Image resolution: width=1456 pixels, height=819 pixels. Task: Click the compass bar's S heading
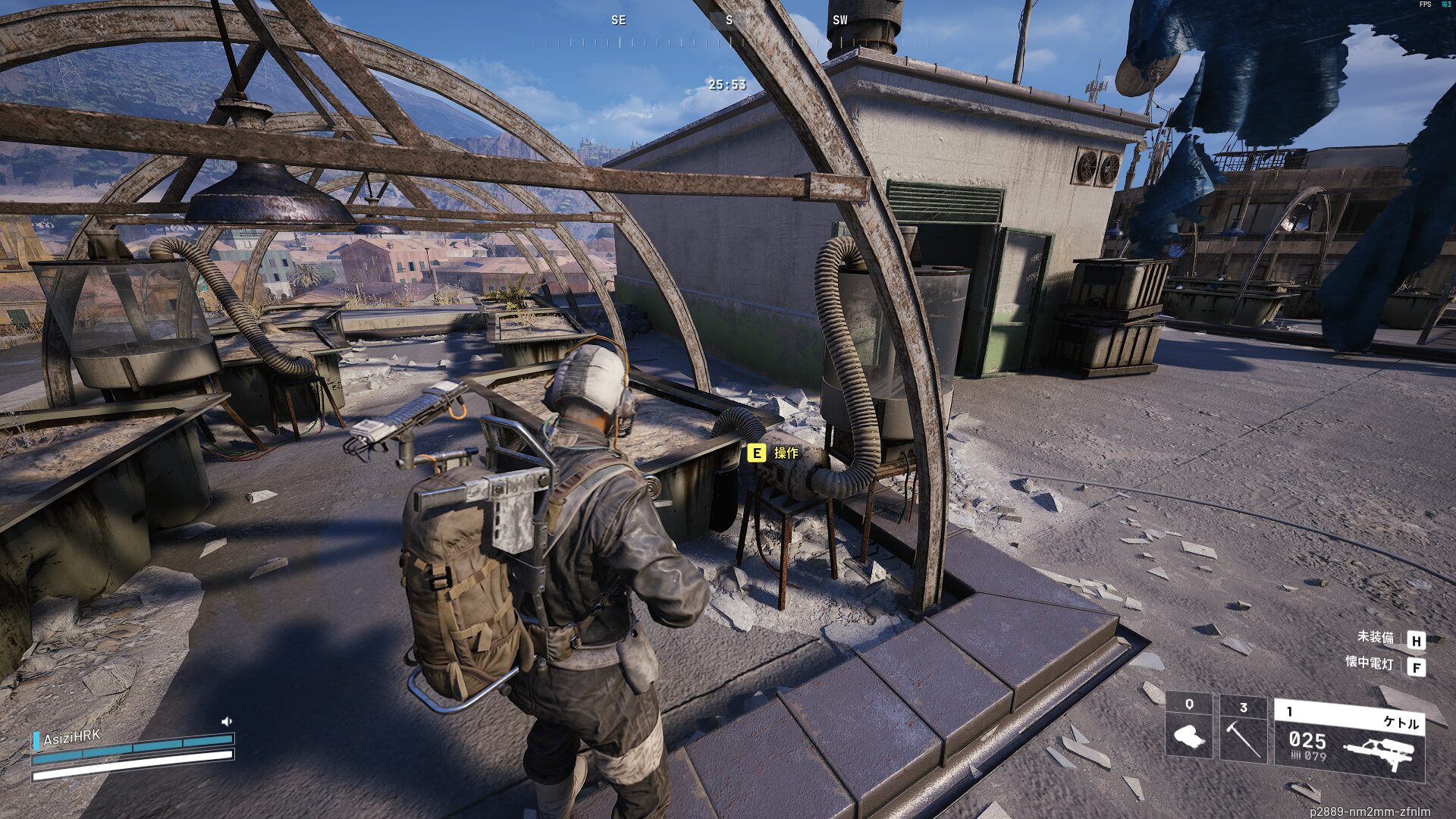(729, 20)
